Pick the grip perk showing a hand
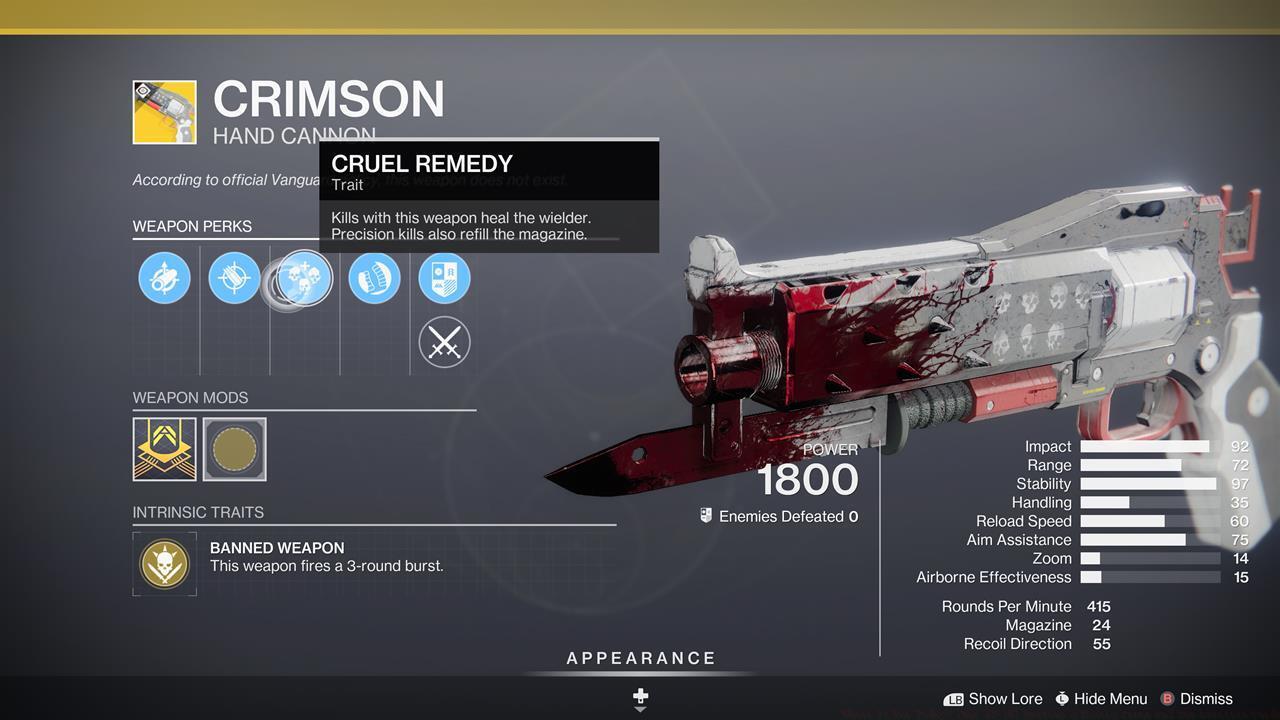 pos(374,278)
